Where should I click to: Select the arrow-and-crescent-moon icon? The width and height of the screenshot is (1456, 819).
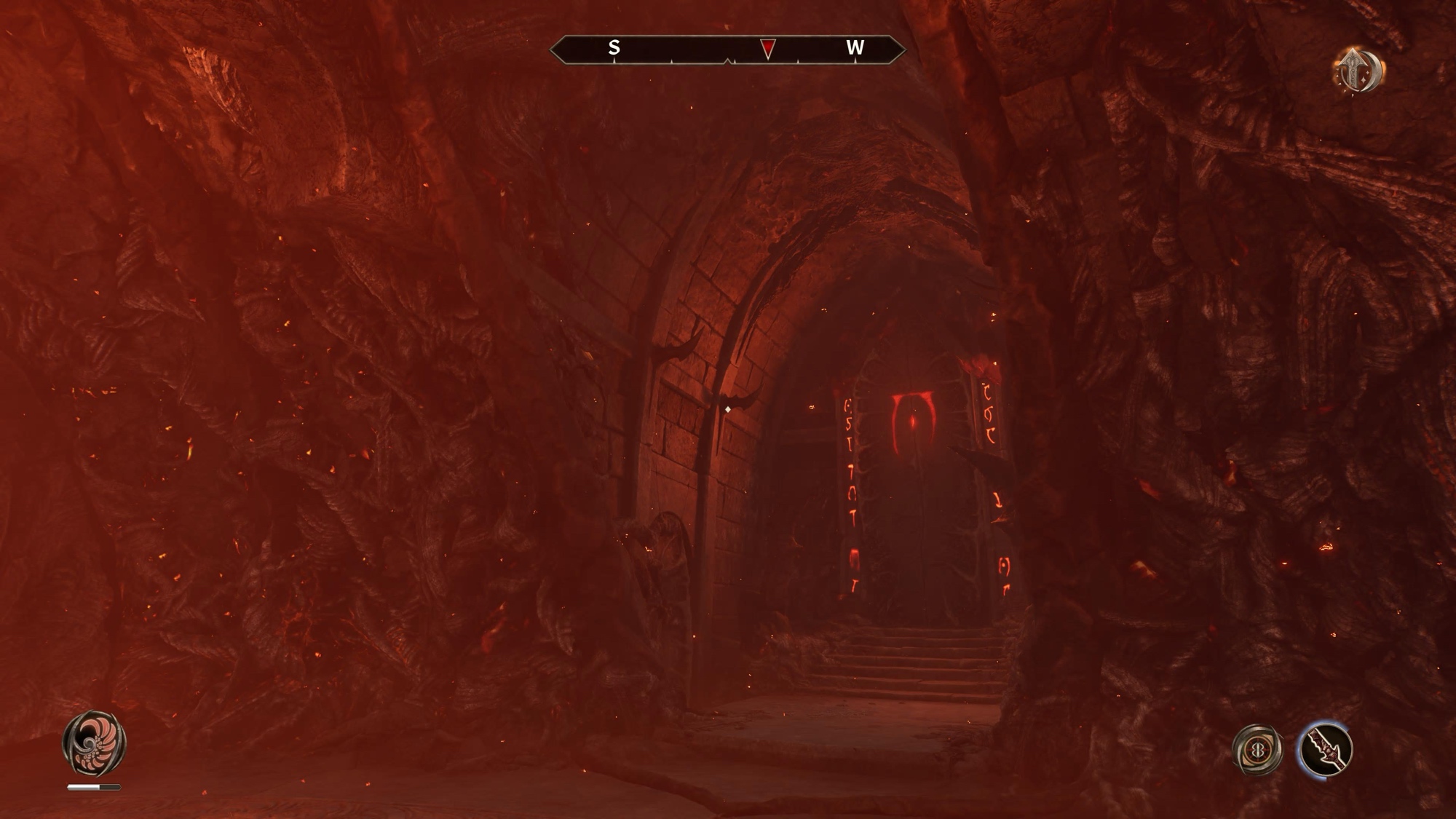click(x=1358, y=71)
